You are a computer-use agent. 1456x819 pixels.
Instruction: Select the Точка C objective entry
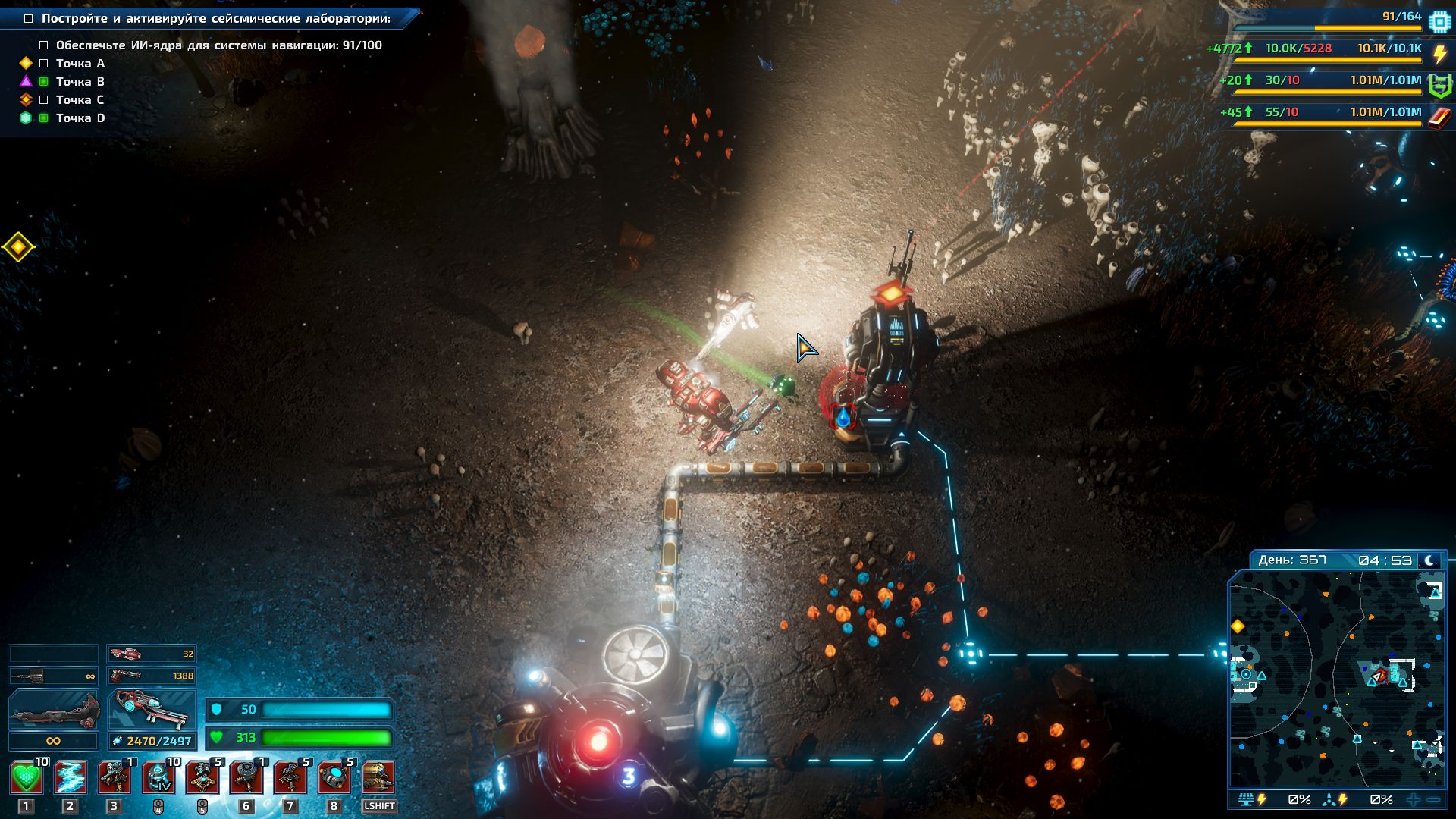[80, 100]
